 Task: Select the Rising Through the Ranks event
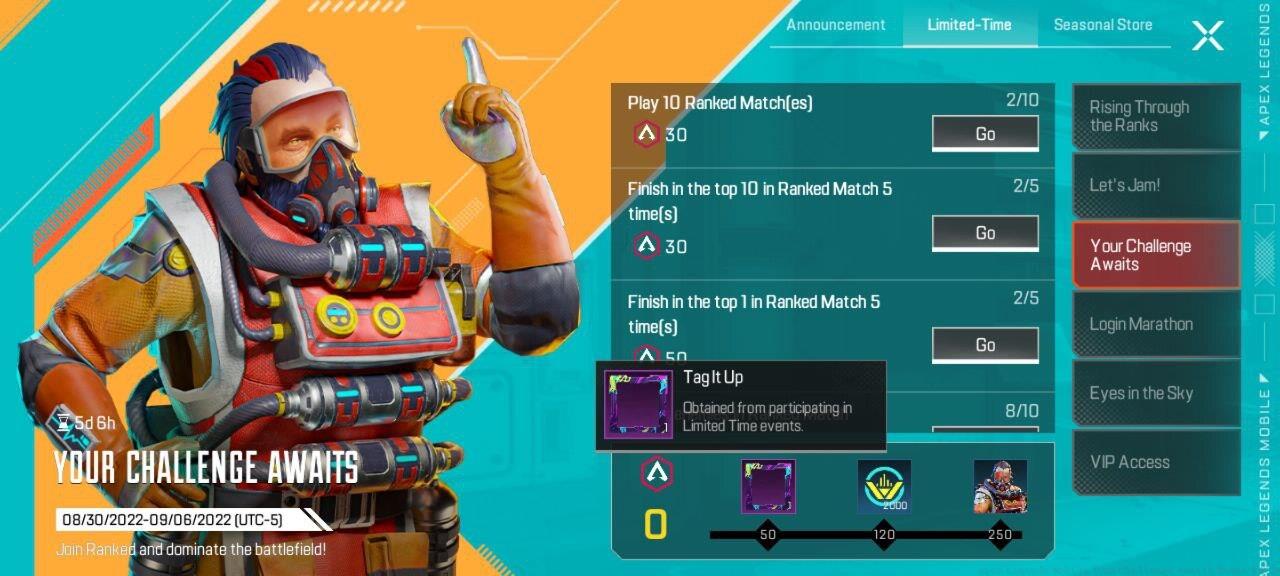(1155, 117)
